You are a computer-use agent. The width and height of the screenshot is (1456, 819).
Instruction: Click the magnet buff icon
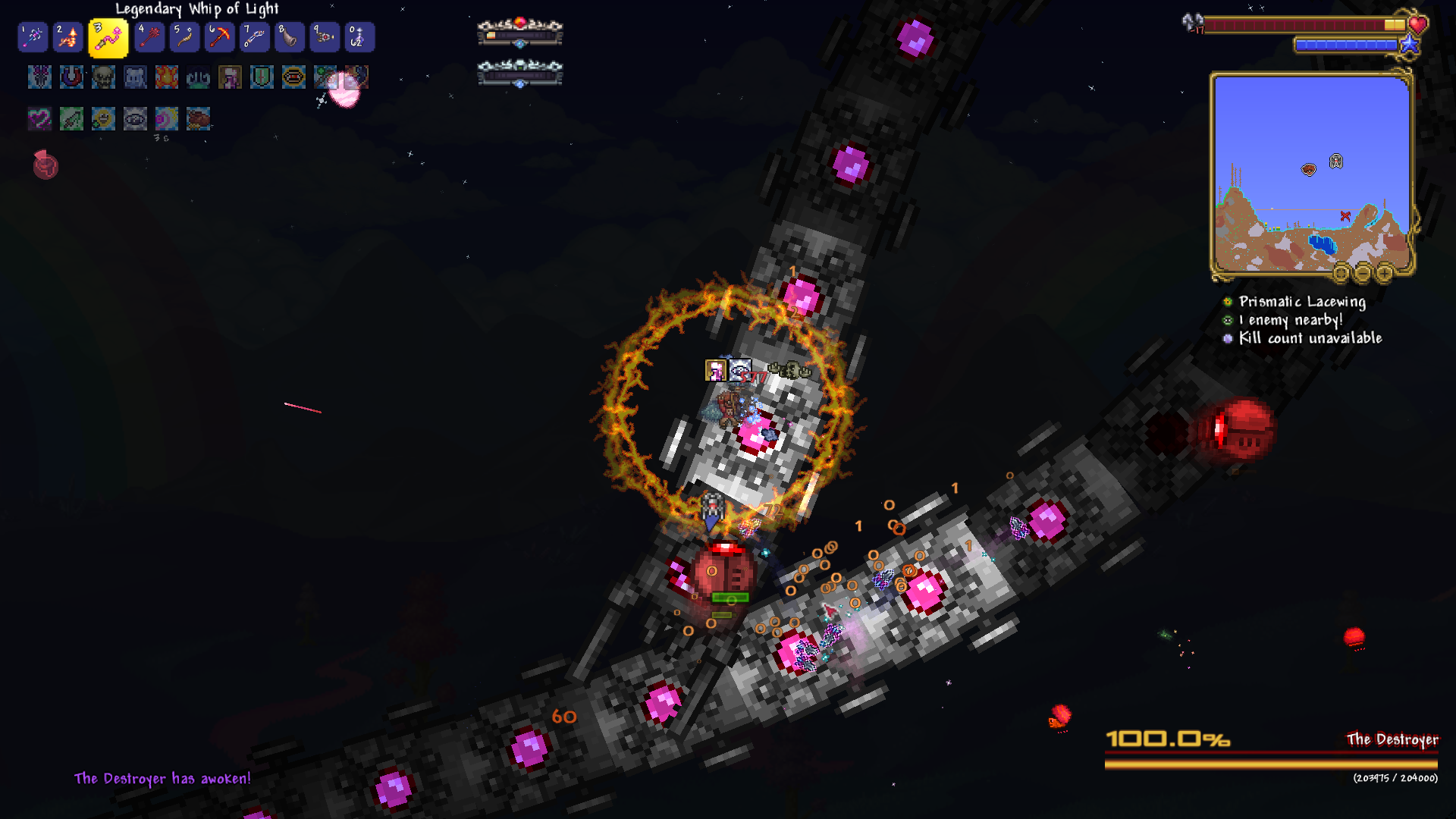point(71,77)
